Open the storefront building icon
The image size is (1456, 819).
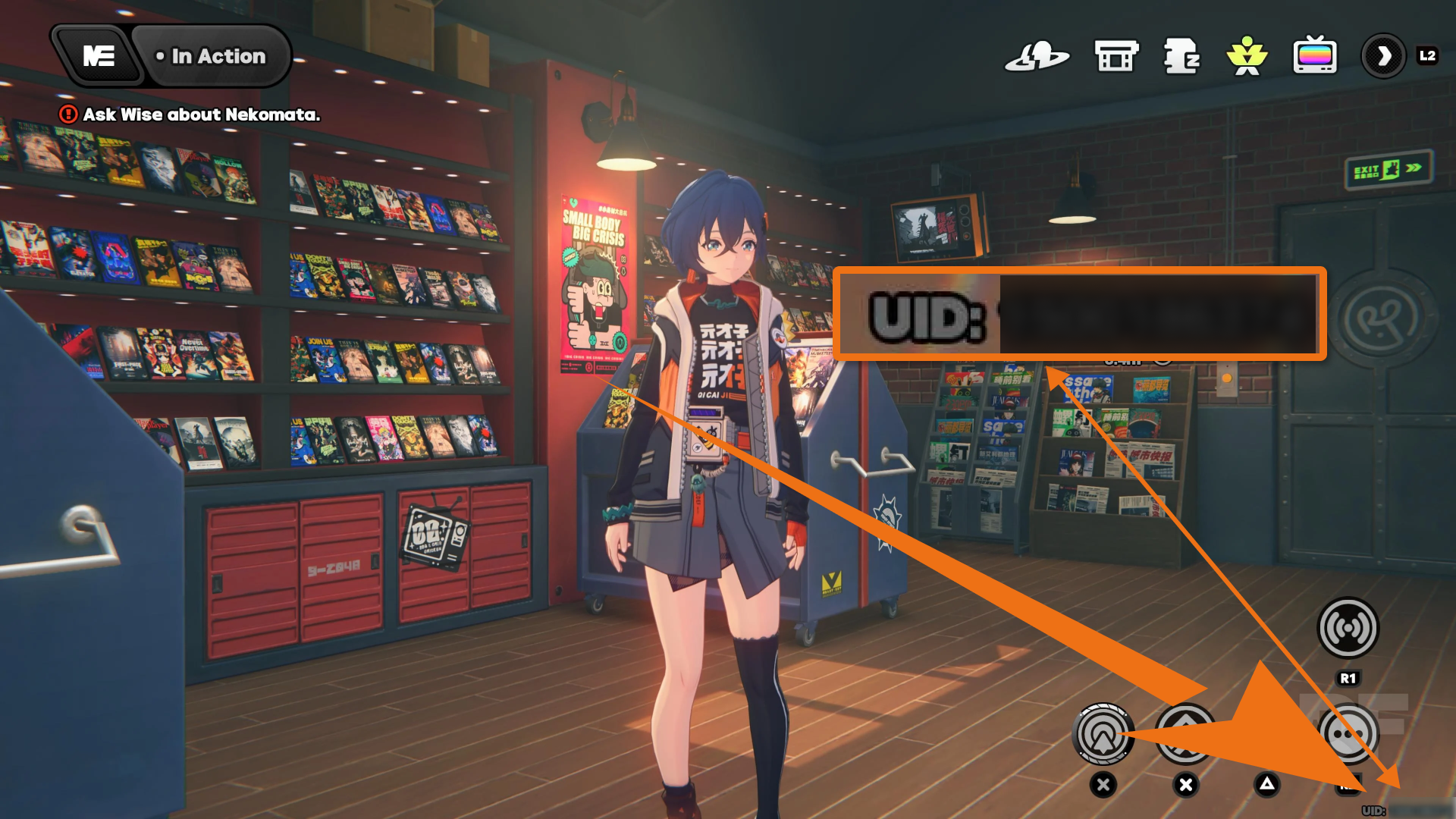(x=1116, y=56)
